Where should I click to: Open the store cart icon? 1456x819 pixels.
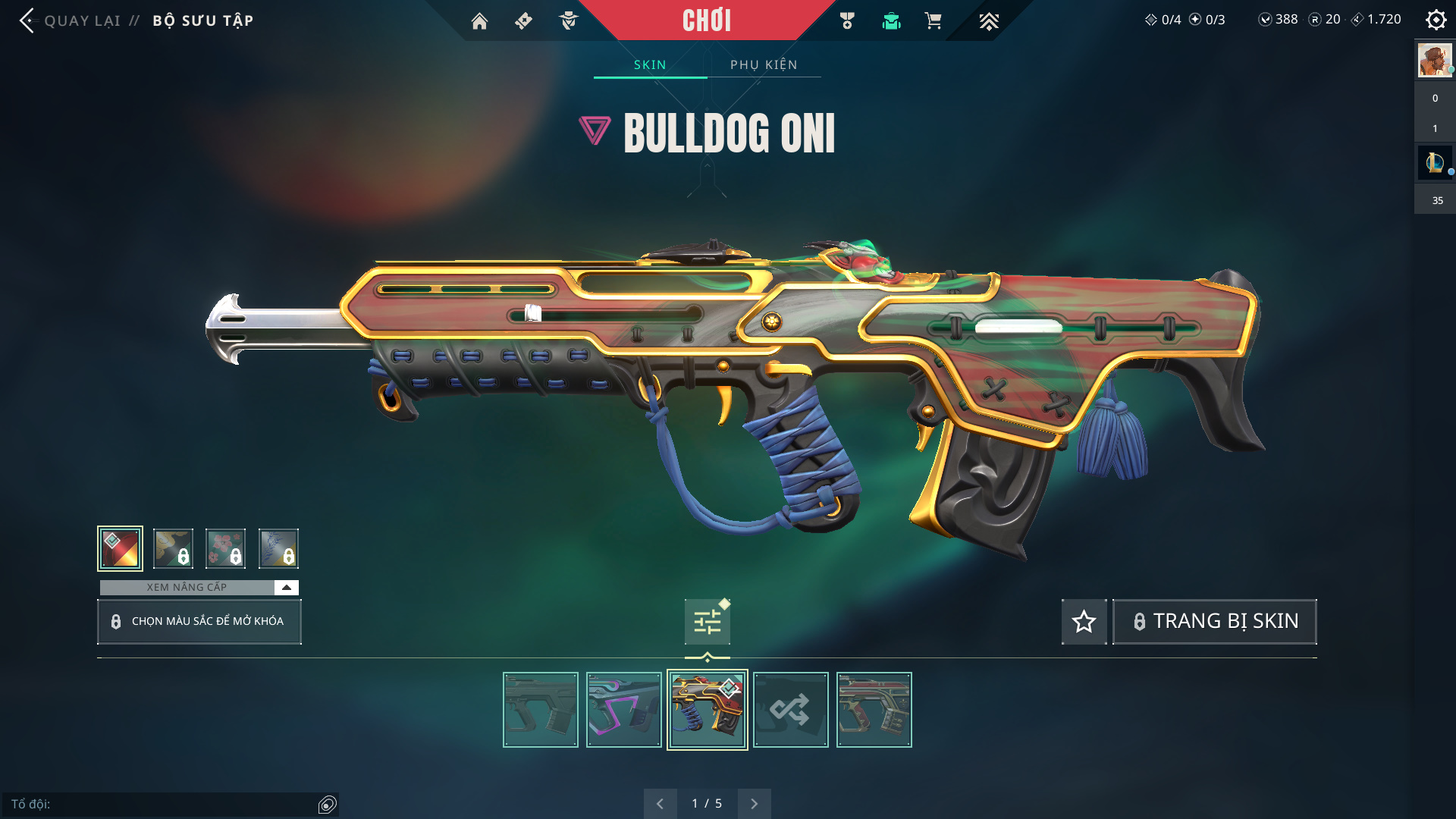933,21
